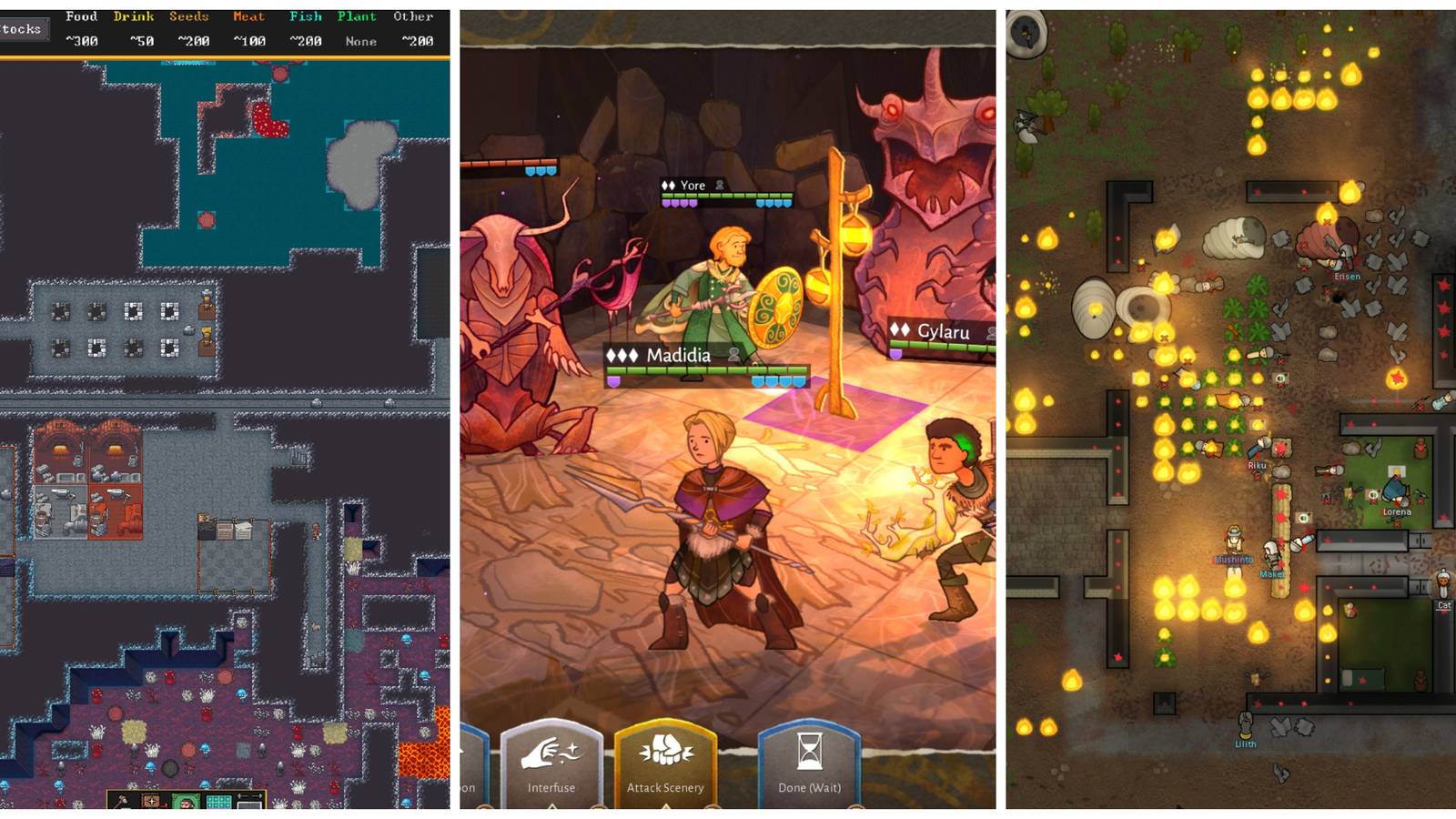Toggle a purple mana pip under Madidia's name
1456x819 pixels.
pyautogui.click(x=614, y=379)
